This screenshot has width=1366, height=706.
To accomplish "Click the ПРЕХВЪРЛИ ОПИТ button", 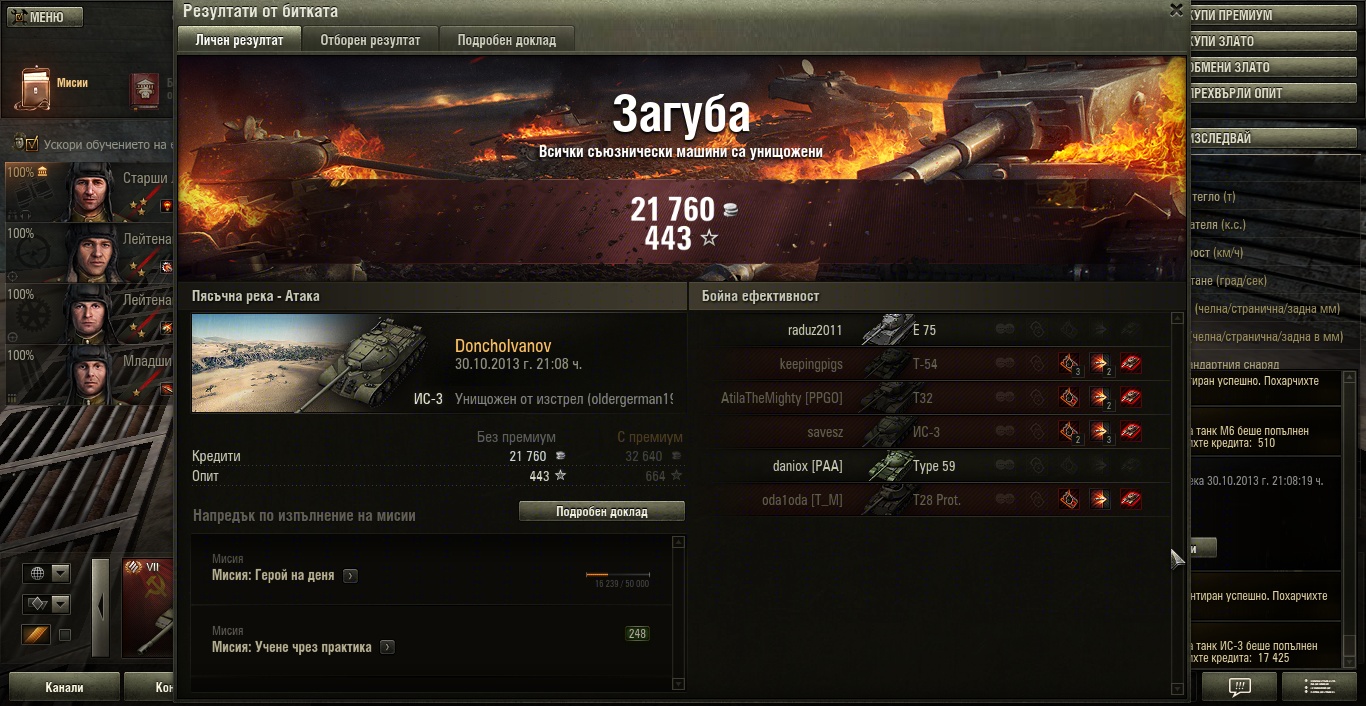I will (x=1271, y=94).
